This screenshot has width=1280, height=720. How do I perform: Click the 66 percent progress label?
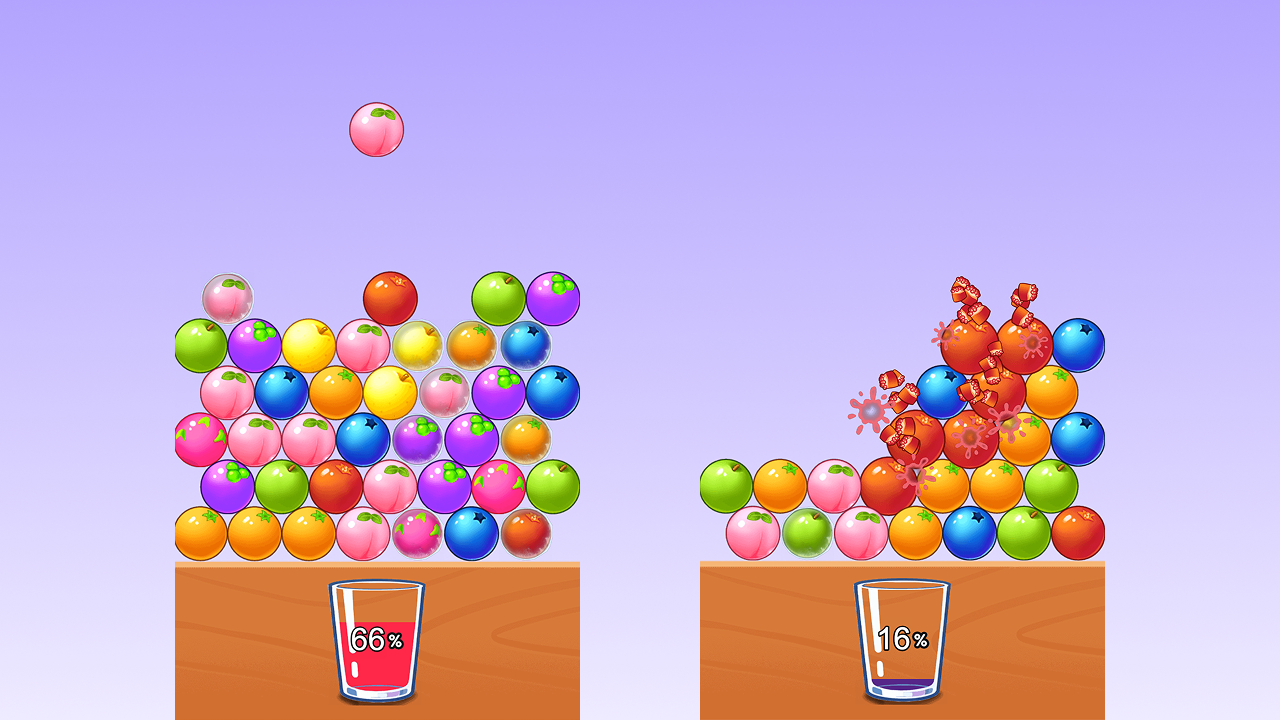[x=376, y=638]
